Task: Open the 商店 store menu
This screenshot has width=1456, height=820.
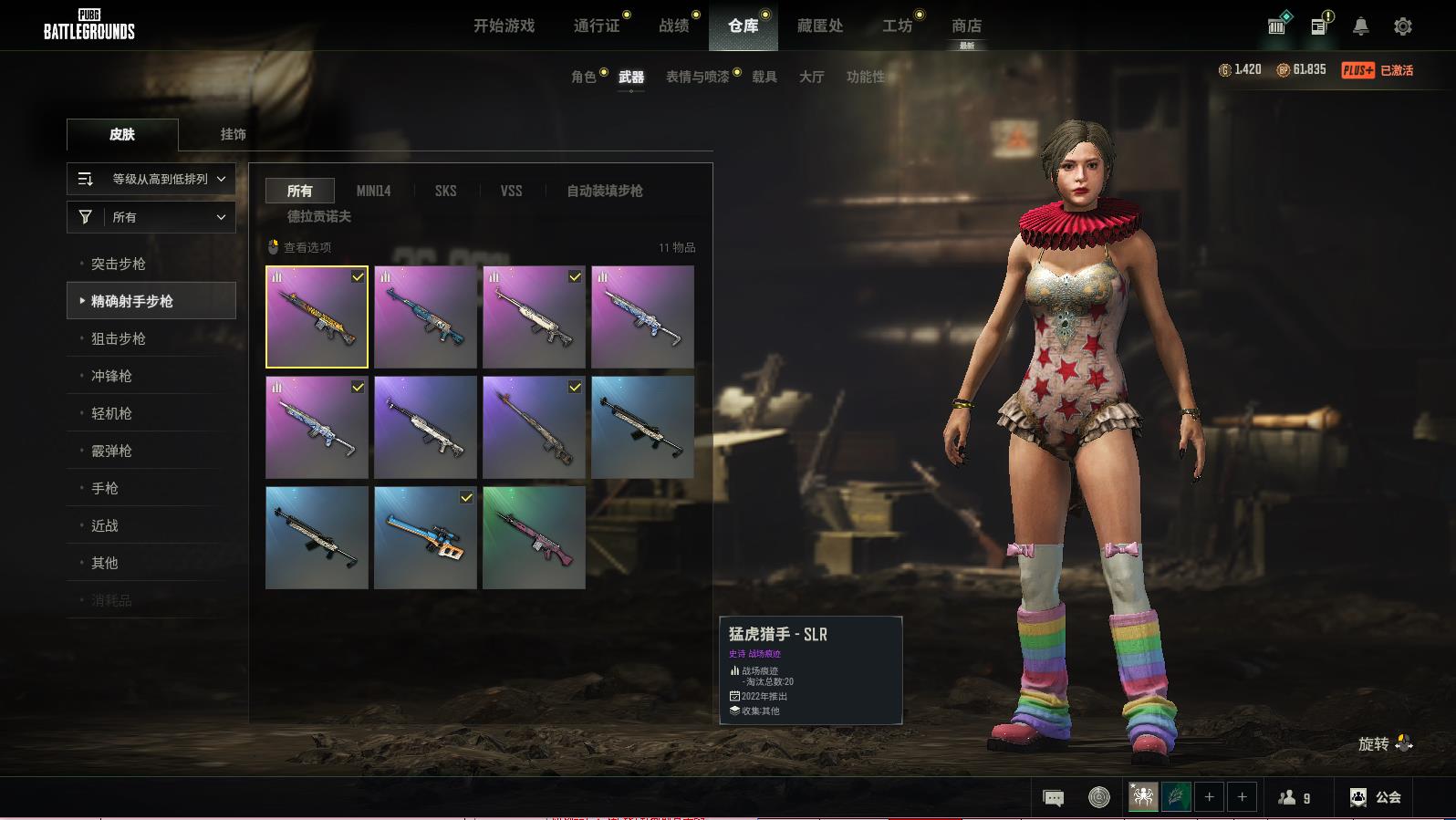Action: click(x=966, y=26)
